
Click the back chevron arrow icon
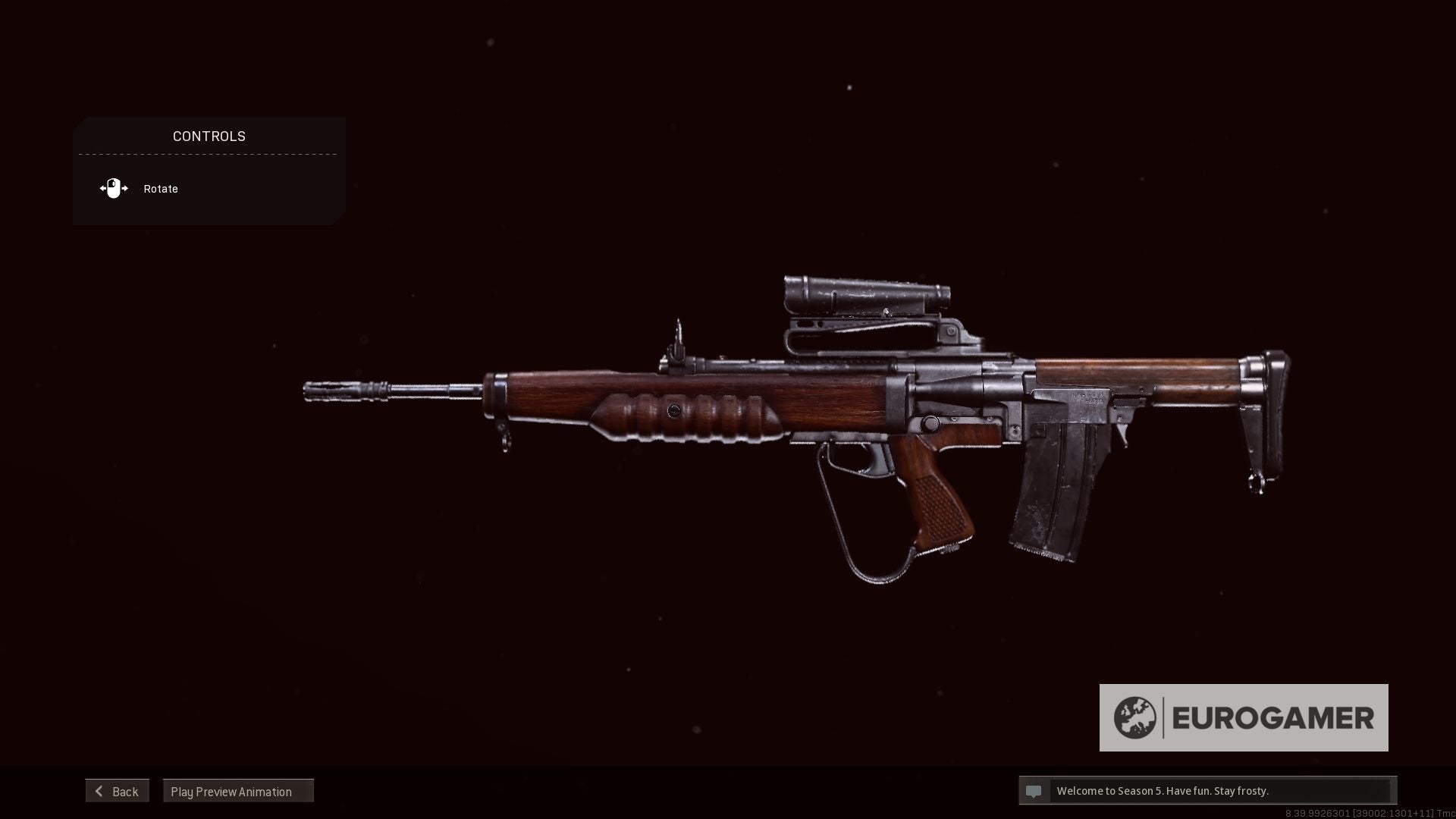coord(99,790)
